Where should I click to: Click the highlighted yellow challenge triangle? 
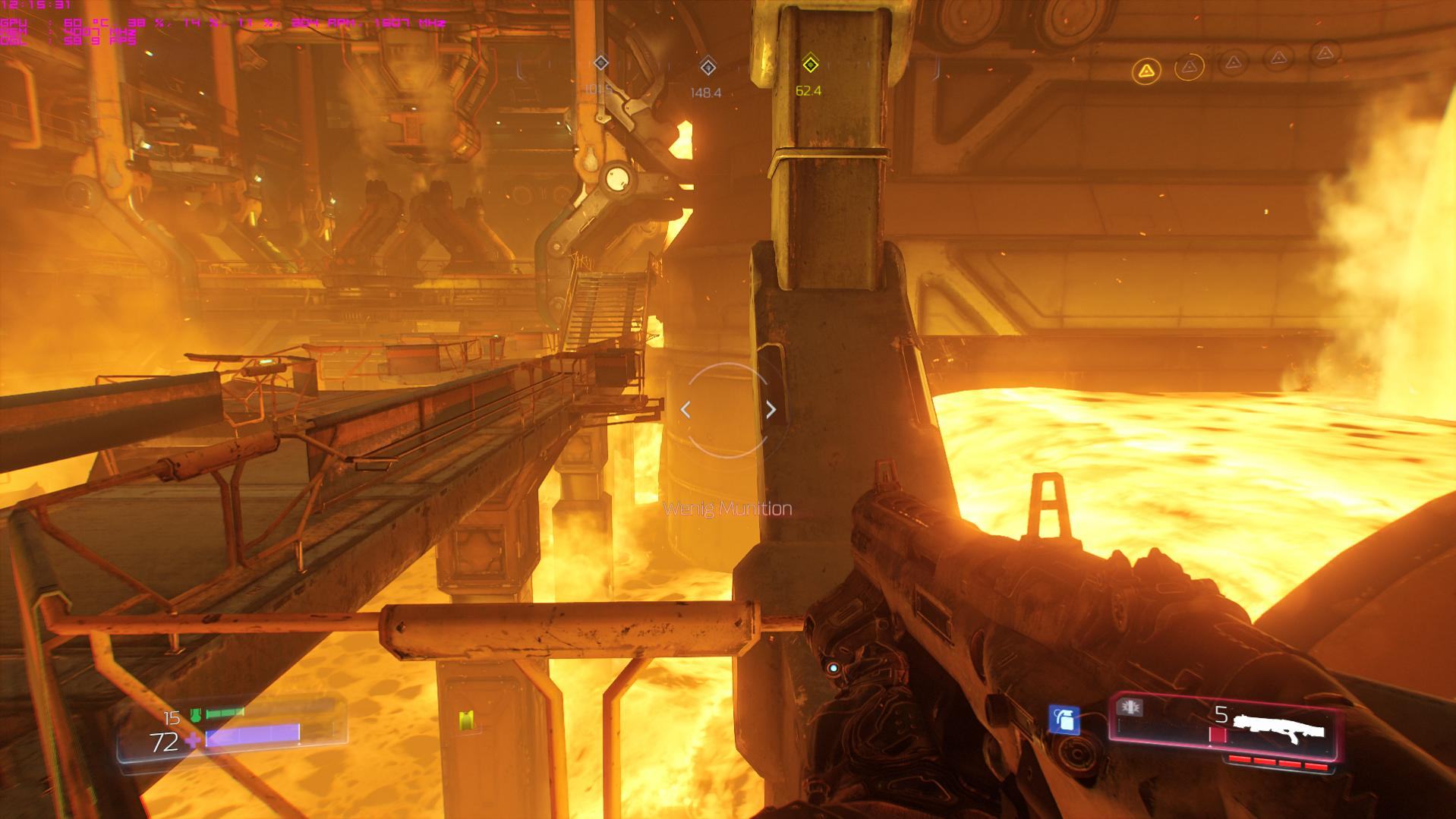[1146, 72]
